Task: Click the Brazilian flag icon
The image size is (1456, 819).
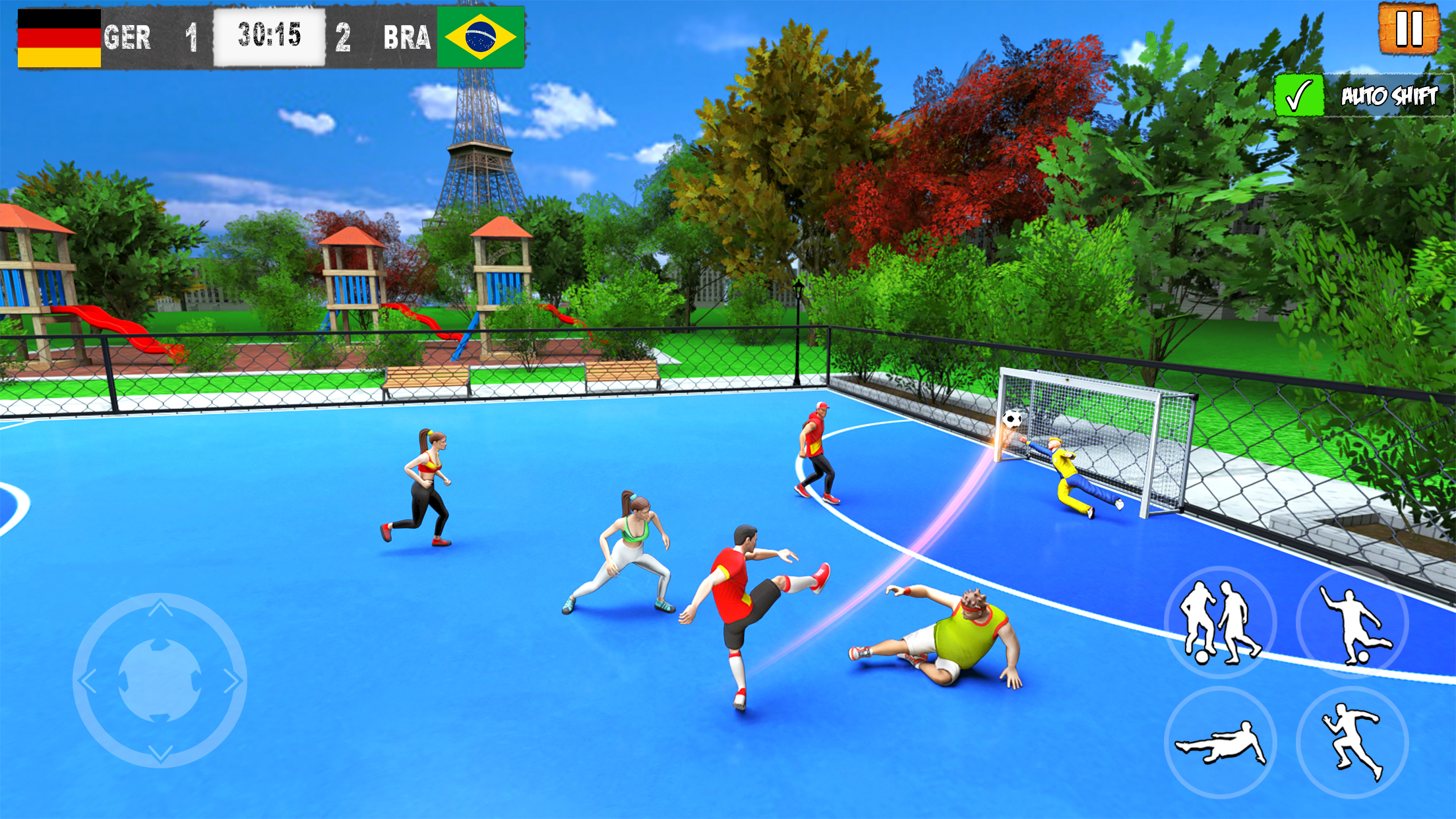Action: tap(481, 38)
